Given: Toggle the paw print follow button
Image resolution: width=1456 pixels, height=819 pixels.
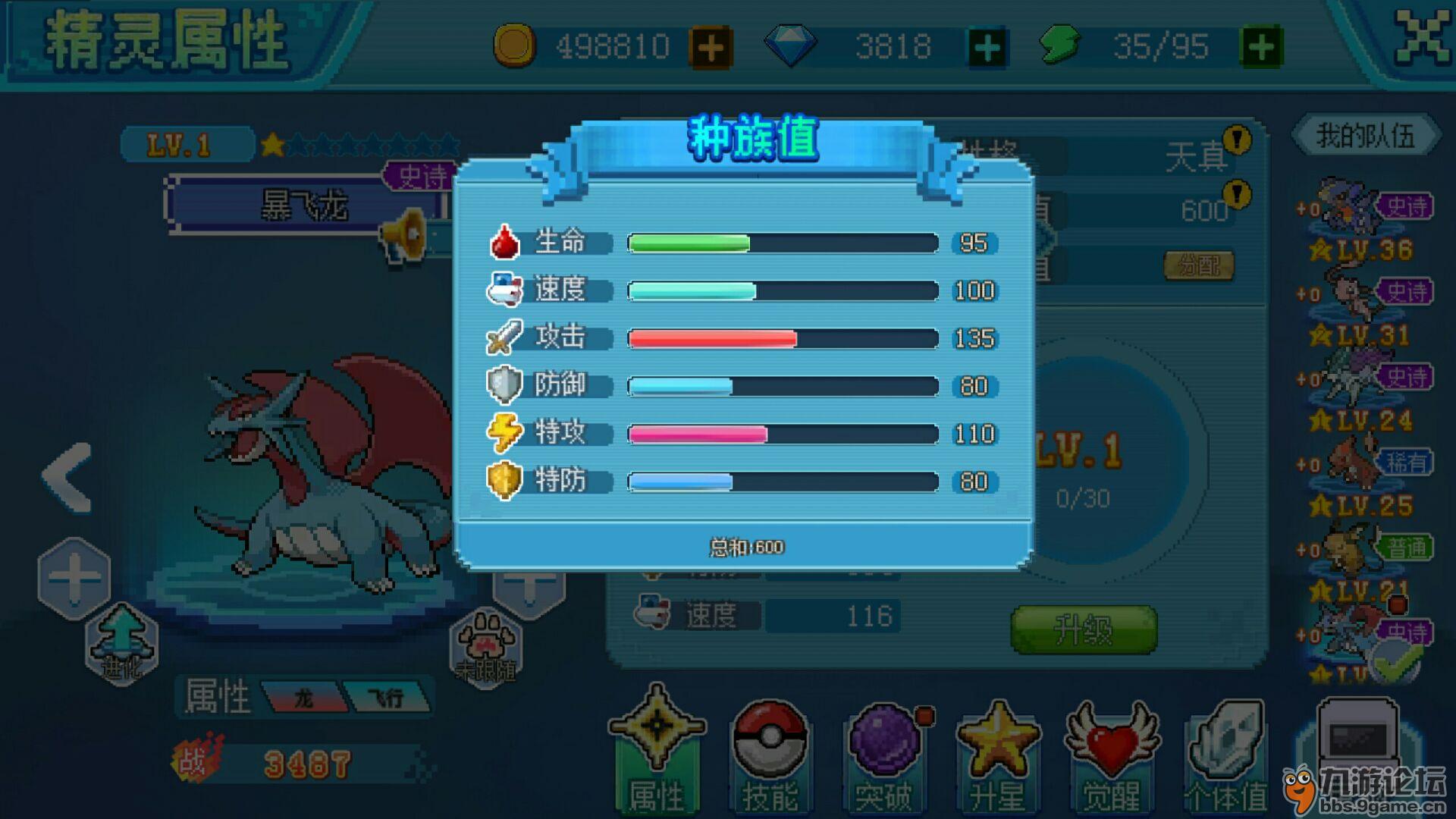Looking at the screenshot, I should [486, 646].
